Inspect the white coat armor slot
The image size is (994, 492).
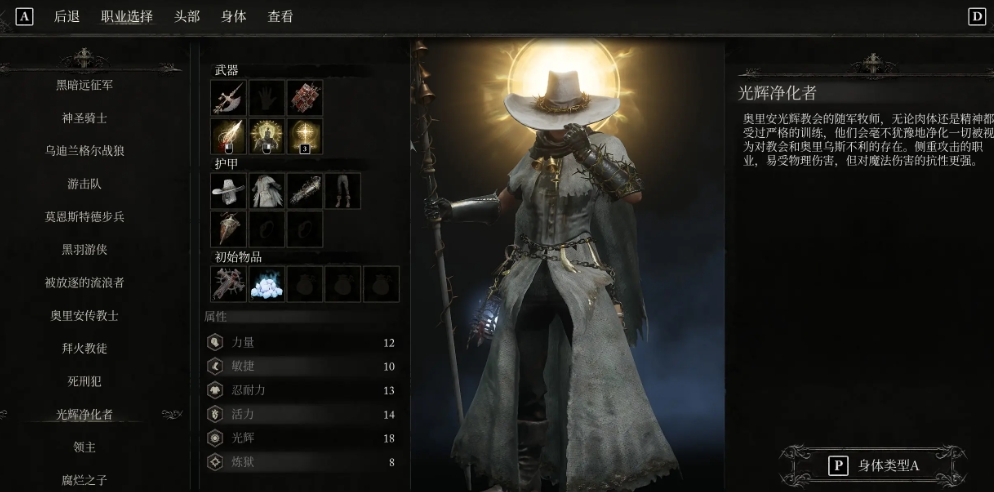tap(267, 191)
